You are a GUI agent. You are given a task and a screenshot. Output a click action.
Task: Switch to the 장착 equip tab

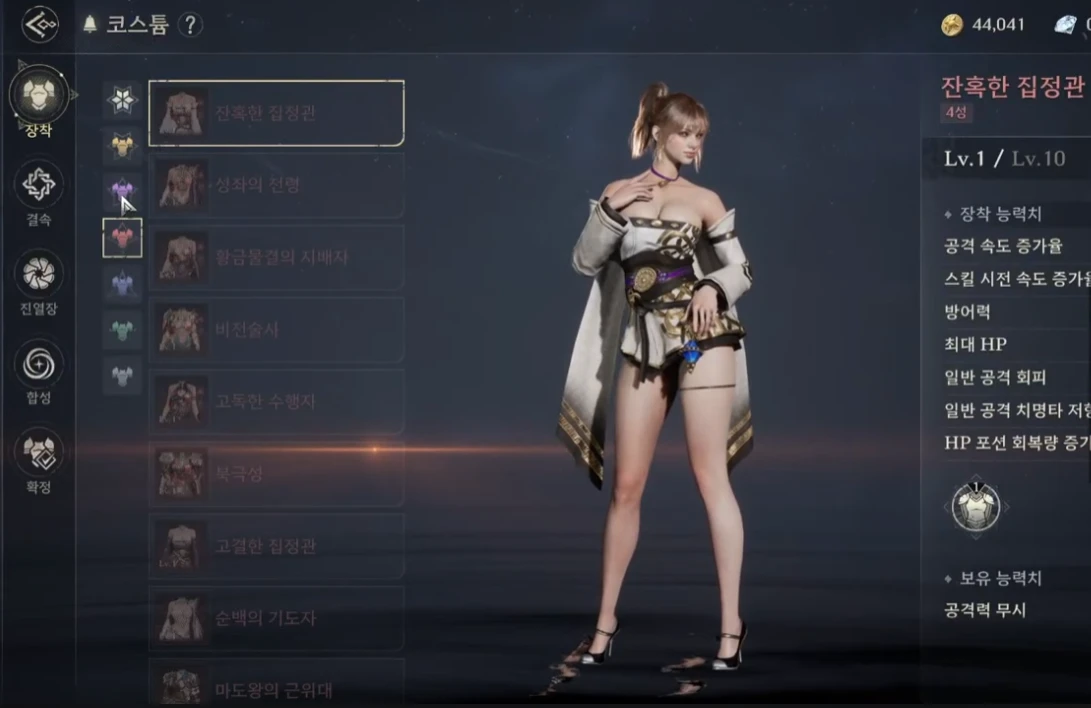point(39,96)
